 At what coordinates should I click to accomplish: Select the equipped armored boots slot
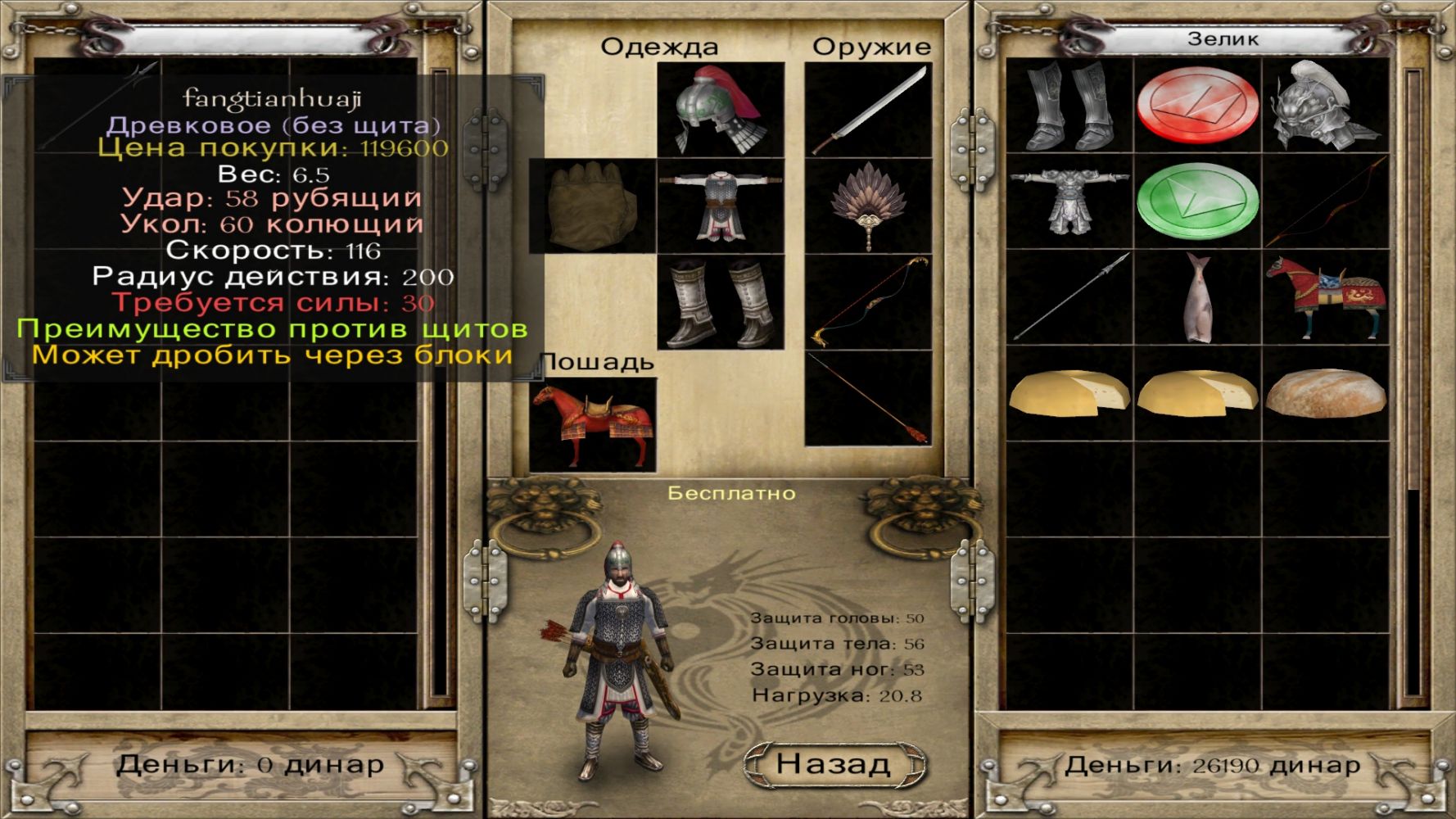pyautogui.click(x=721, y=302)
